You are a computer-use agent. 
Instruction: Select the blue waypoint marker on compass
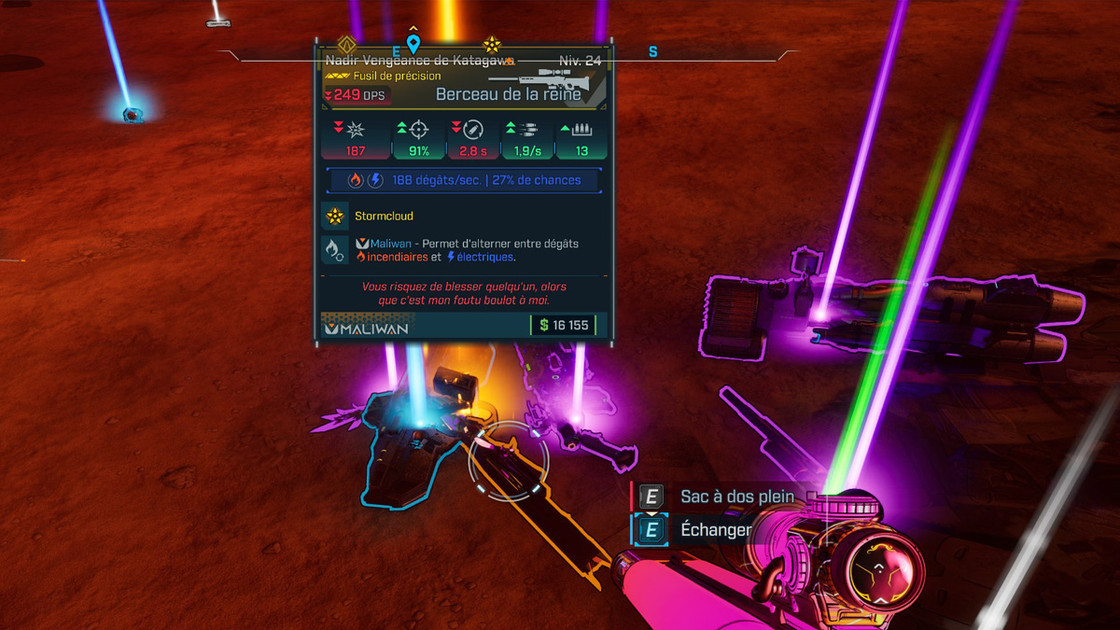pos(413,43)
